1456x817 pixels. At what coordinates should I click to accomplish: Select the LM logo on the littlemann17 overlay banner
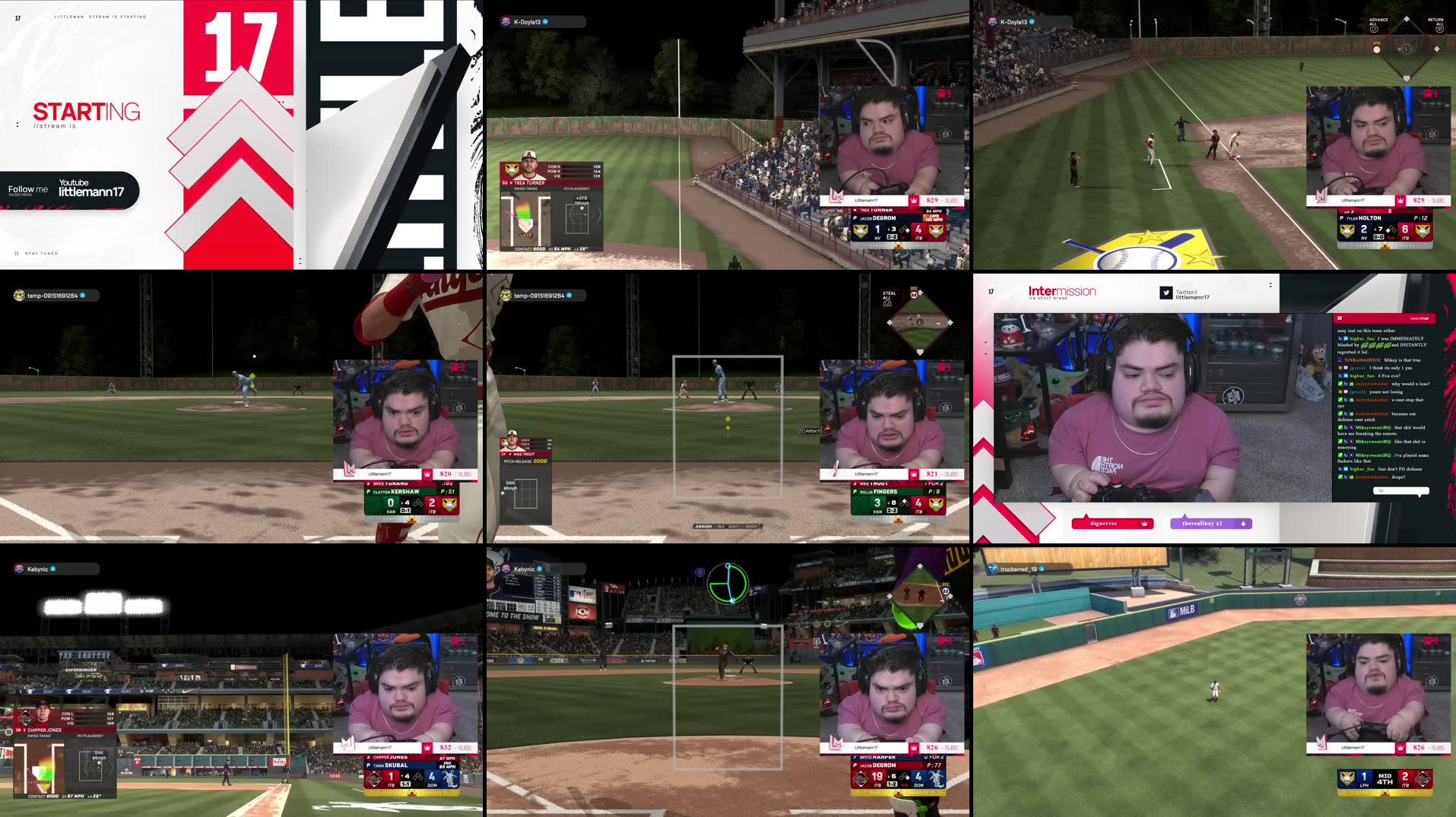click(x=837, y=198)
